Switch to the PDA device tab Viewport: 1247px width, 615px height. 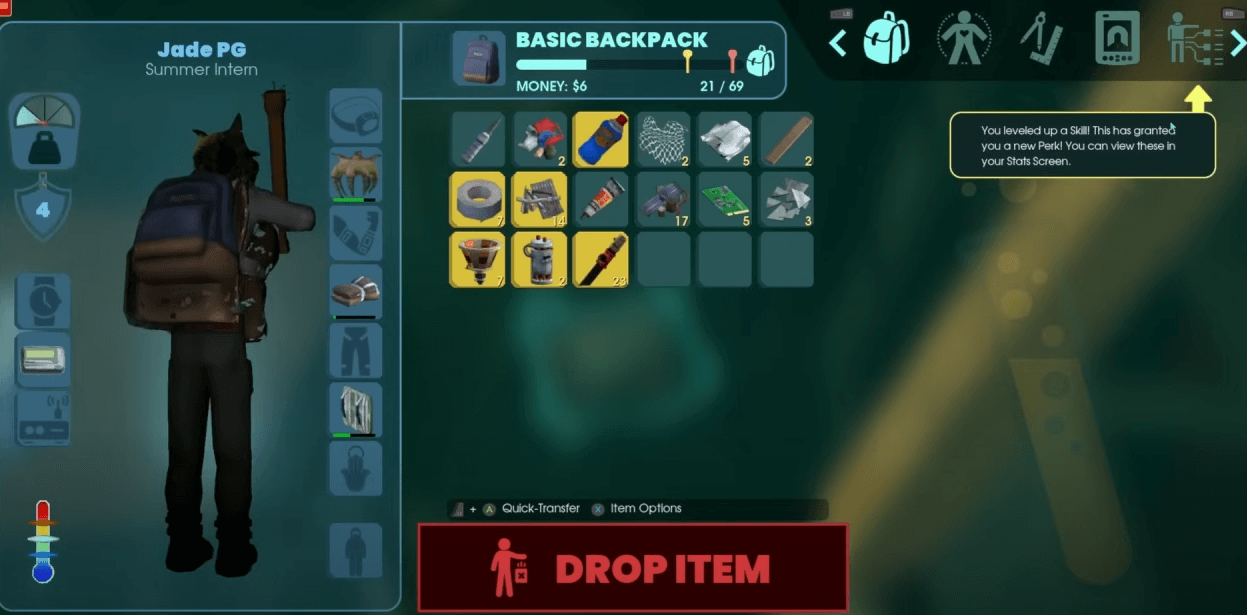[x=1117, y=39]
